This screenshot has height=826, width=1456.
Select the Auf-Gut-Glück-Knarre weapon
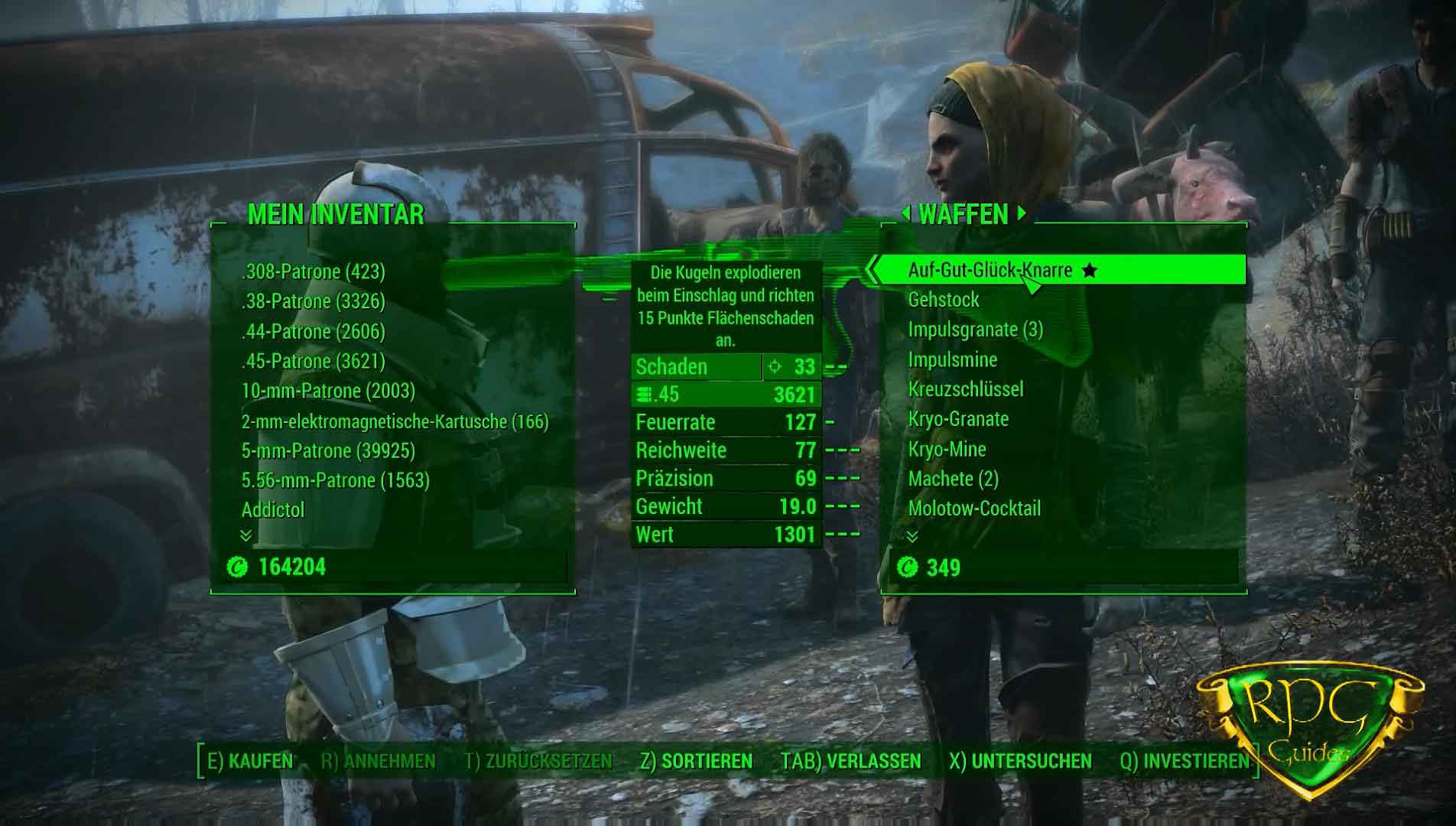(990, 270)
